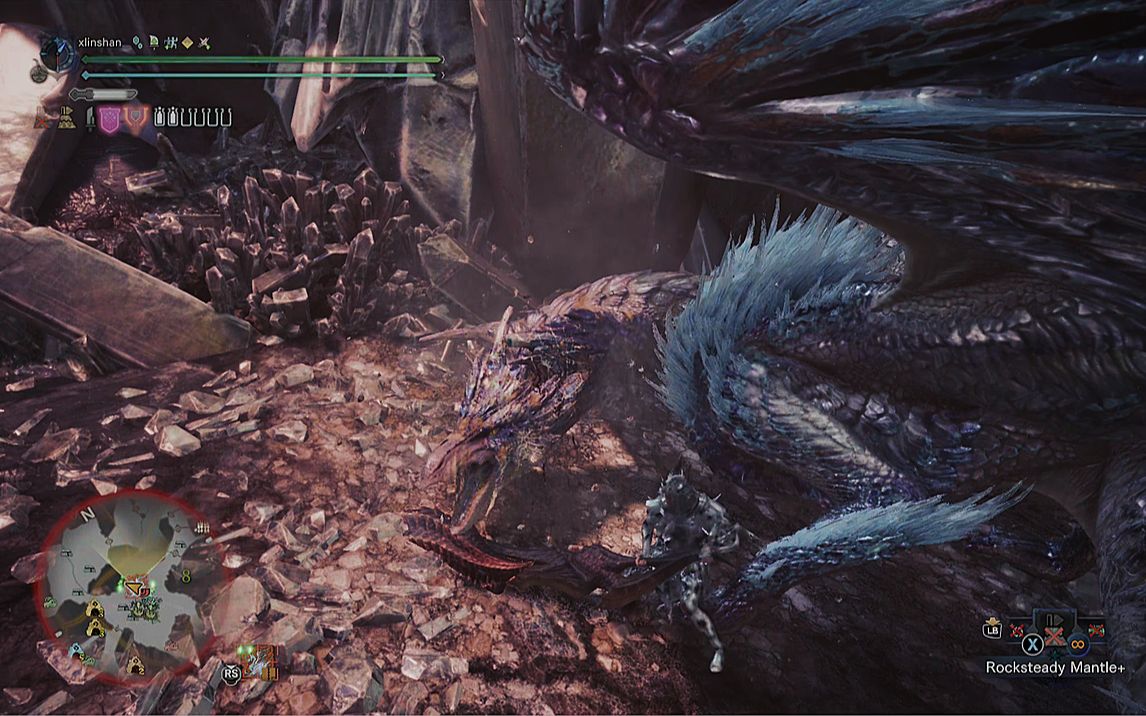Click the pink shield buff icon
The width and height of the screenshot is (1146, 716).
point(110,118)
